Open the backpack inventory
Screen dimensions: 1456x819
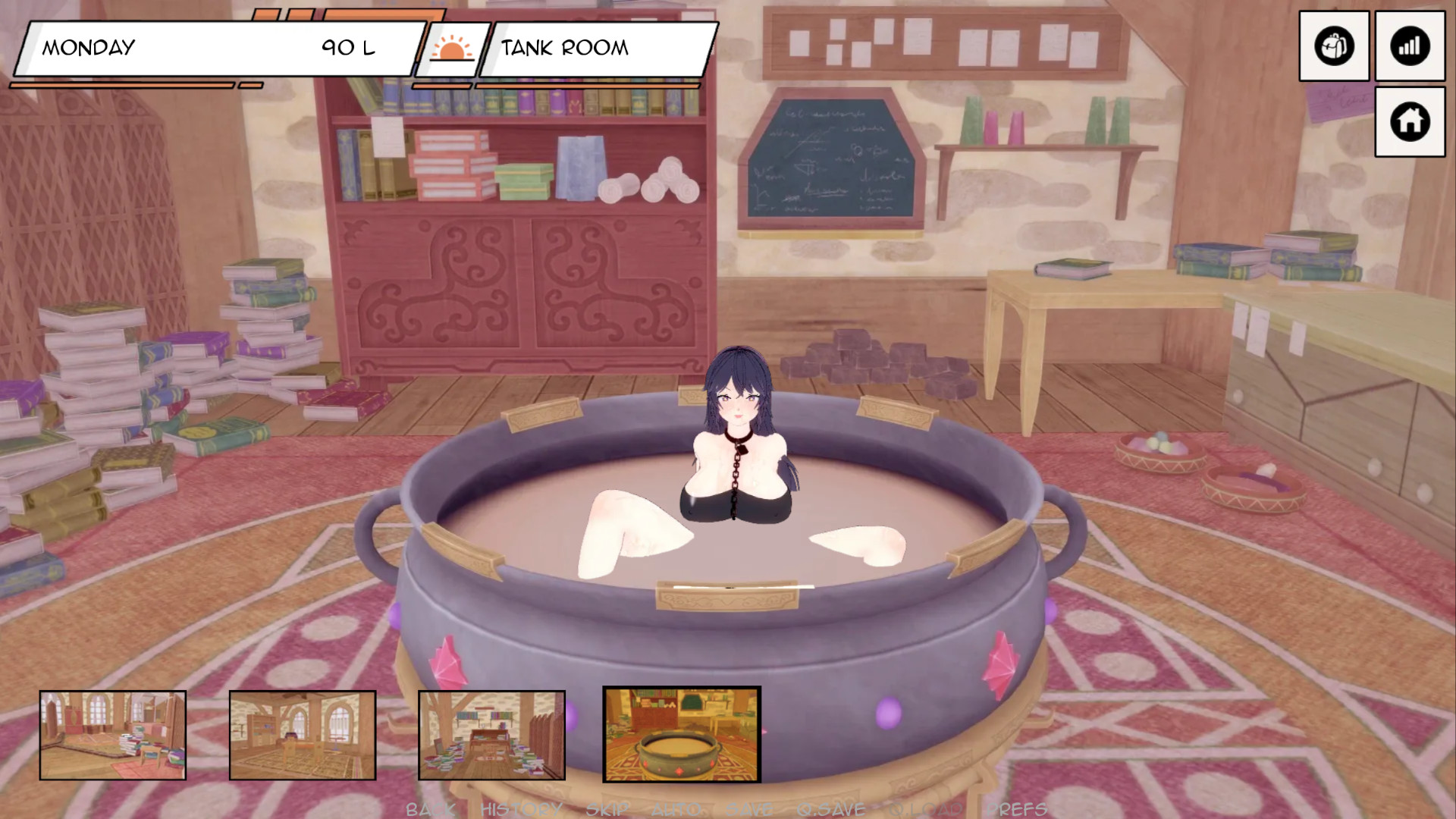[1334, 46]
